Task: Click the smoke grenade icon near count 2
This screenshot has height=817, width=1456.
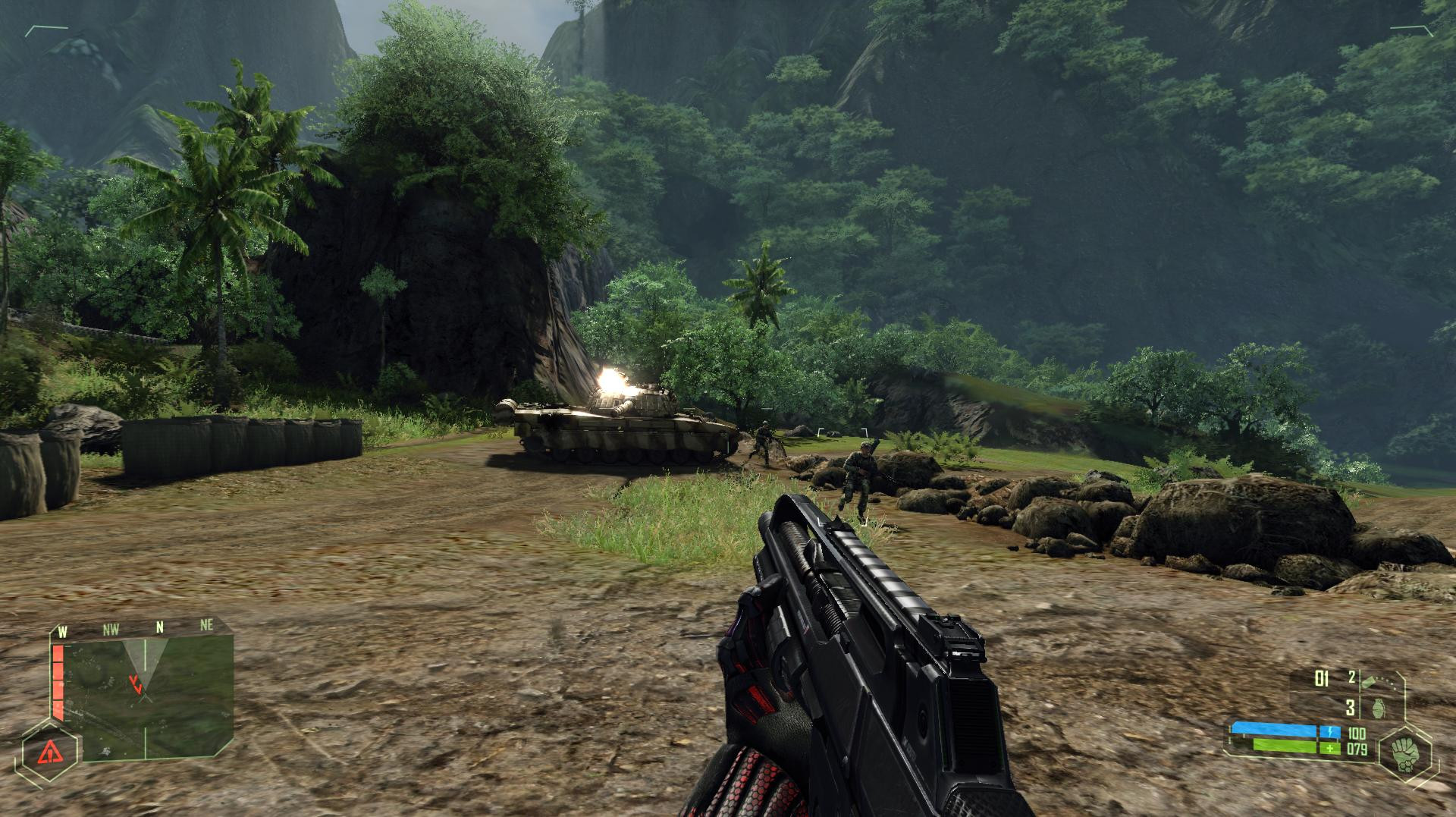Action: (x=1369, y=681)
